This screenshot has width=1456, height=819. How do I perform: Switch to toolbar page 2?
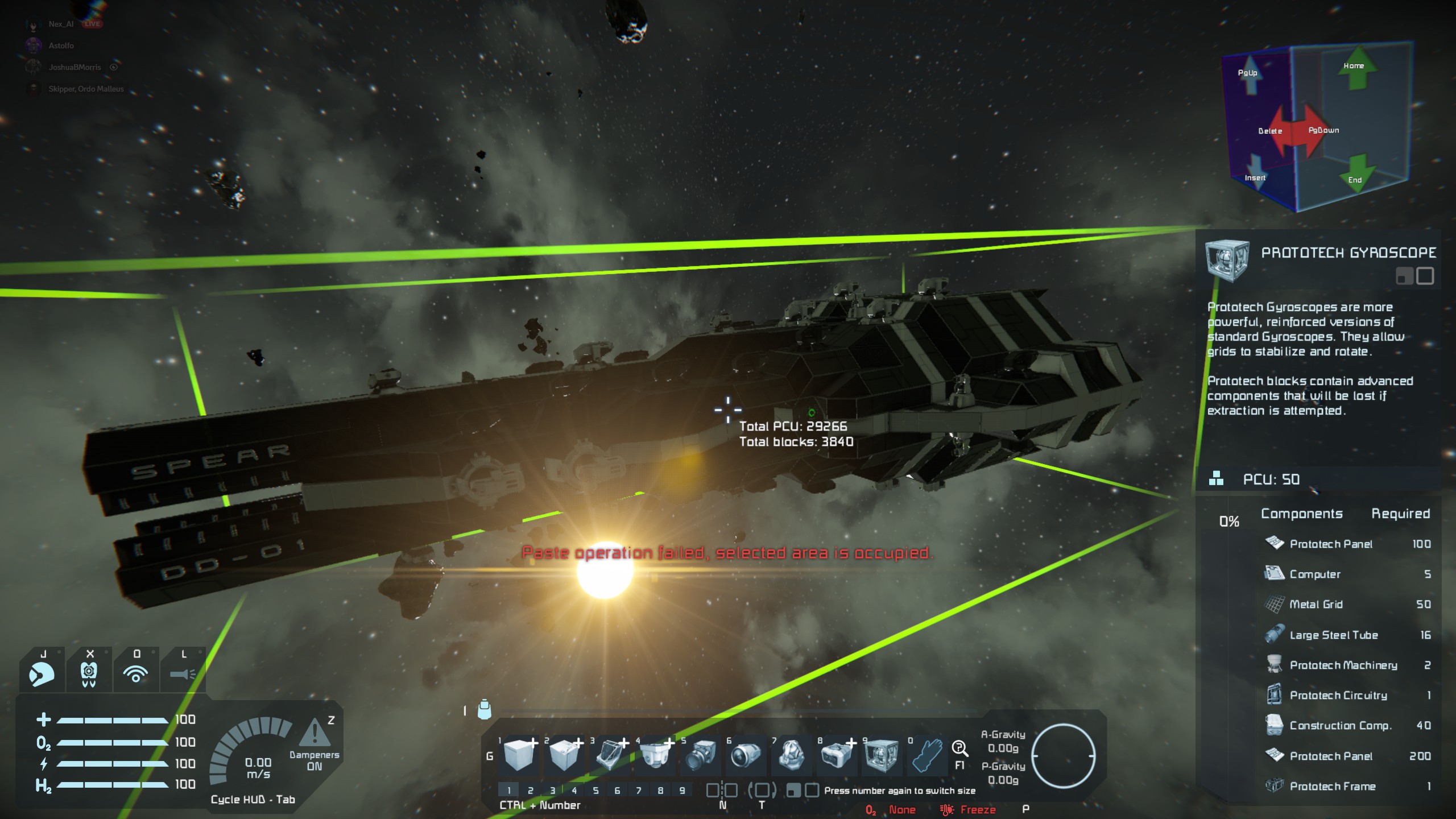(531, 790)
